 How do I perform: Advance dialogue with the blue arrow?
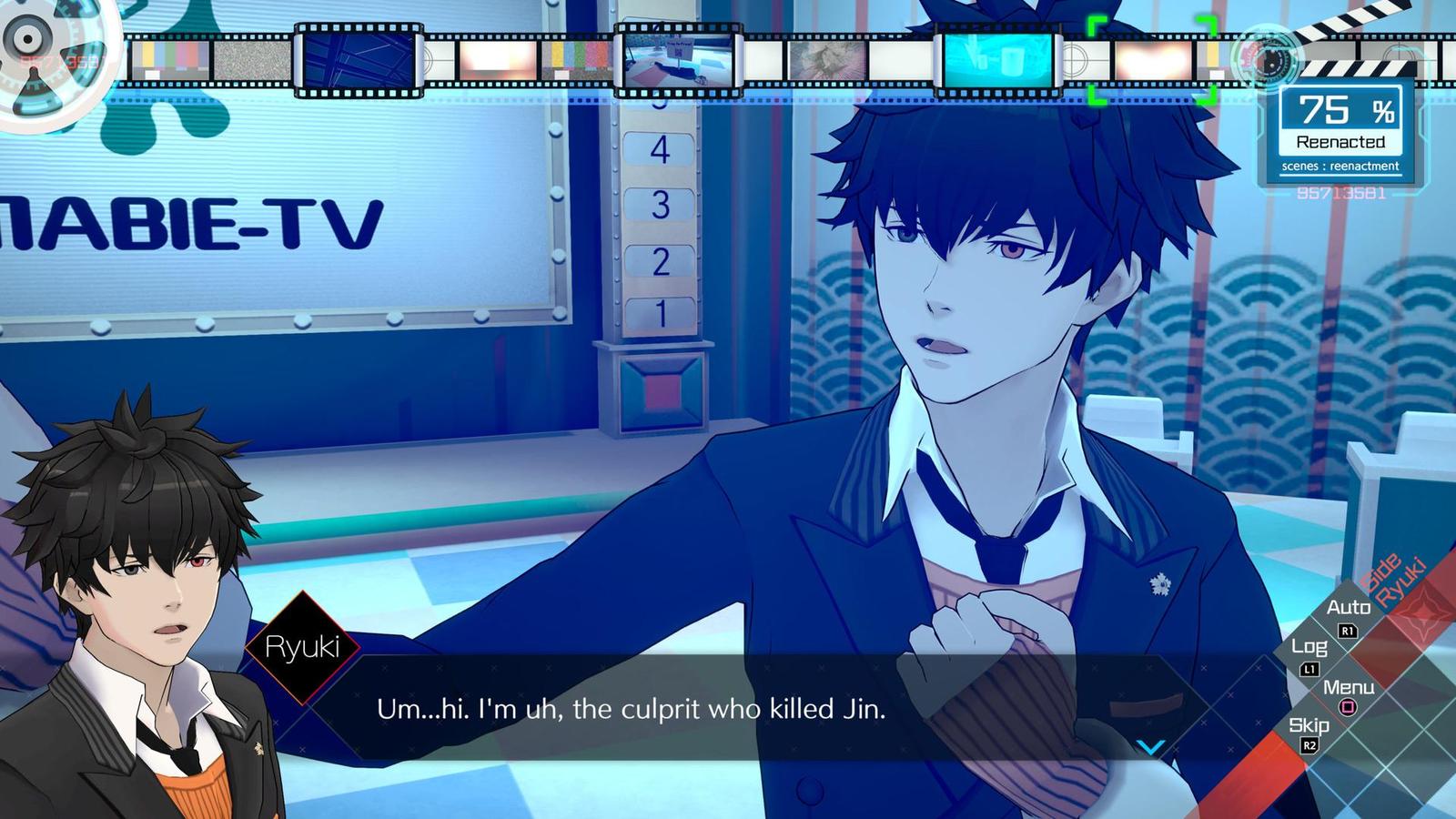coord(1150,747)
